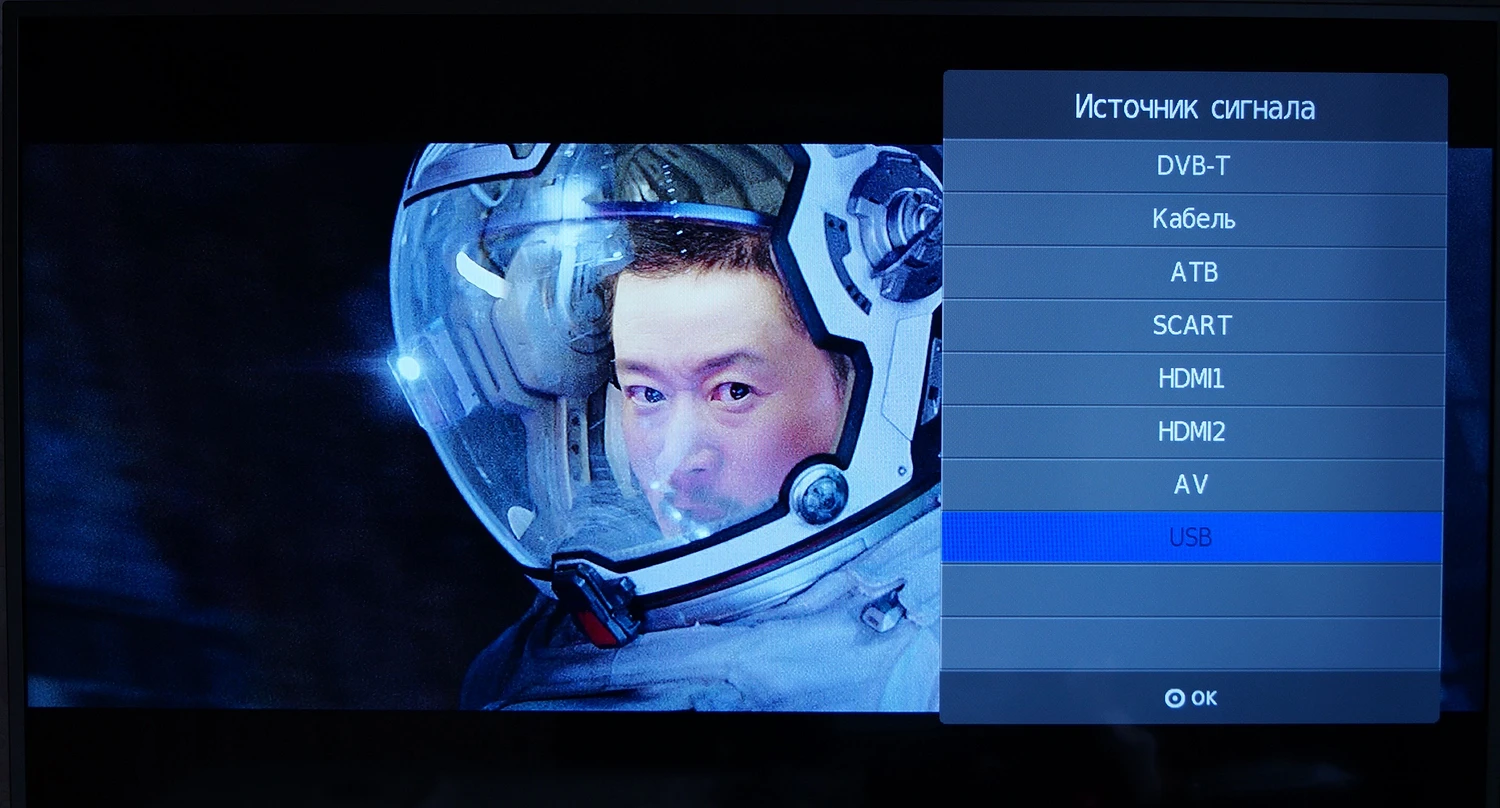Choose the AV input option
The image size is (1500, 808).
coord(1193,485)
